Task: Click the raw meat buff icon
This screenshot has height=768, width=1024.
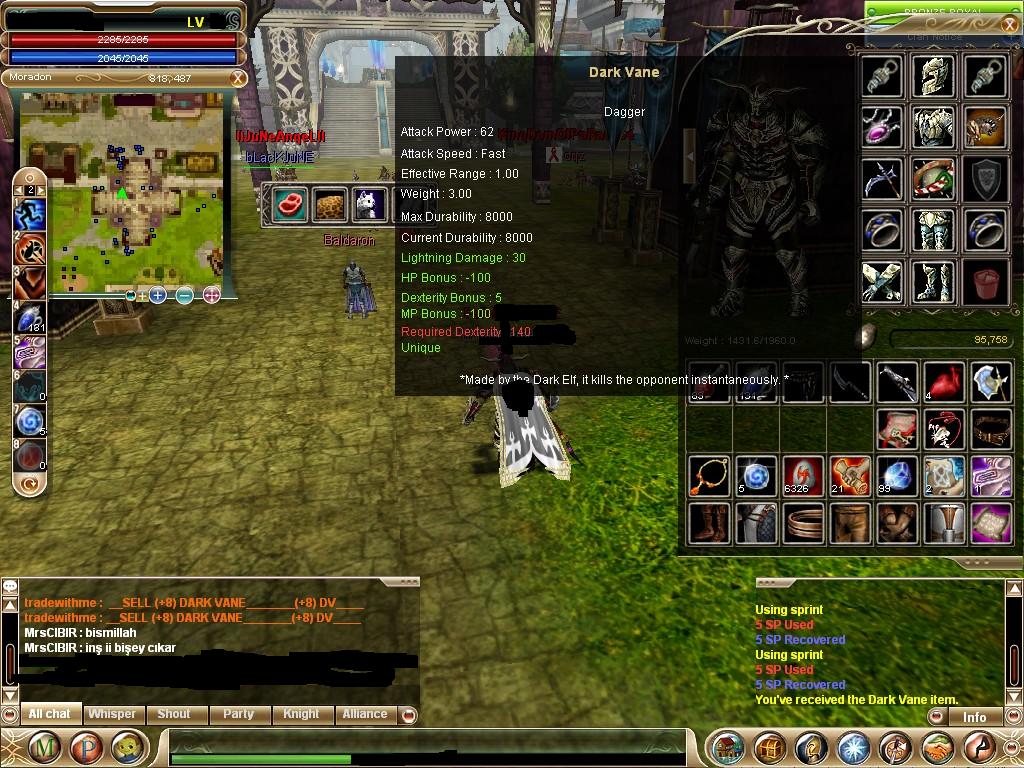Action: tap(290, 203)
